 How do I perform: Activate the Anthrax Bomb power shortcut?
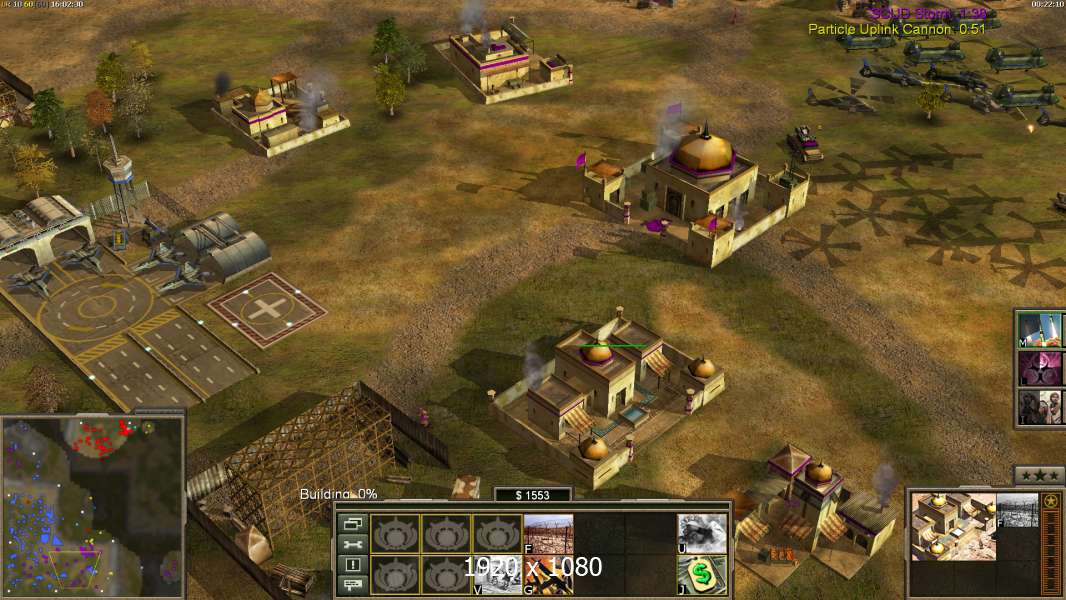pyautogui.click(x=1041, y=367)
